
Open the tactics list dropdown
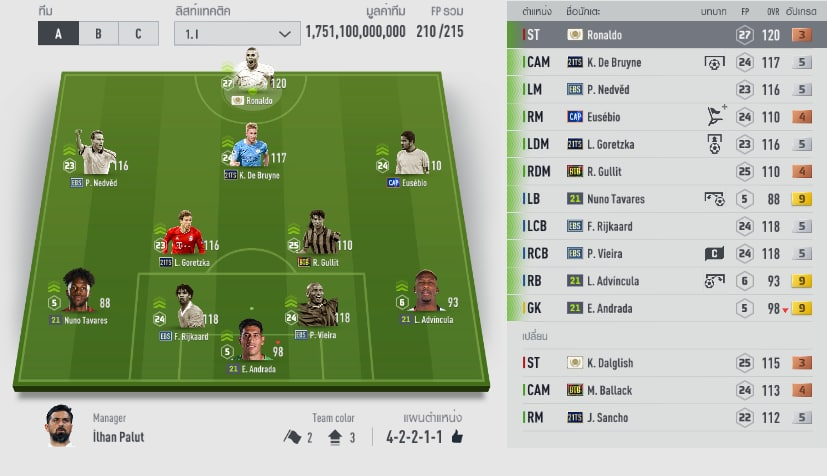pos(236,33)
